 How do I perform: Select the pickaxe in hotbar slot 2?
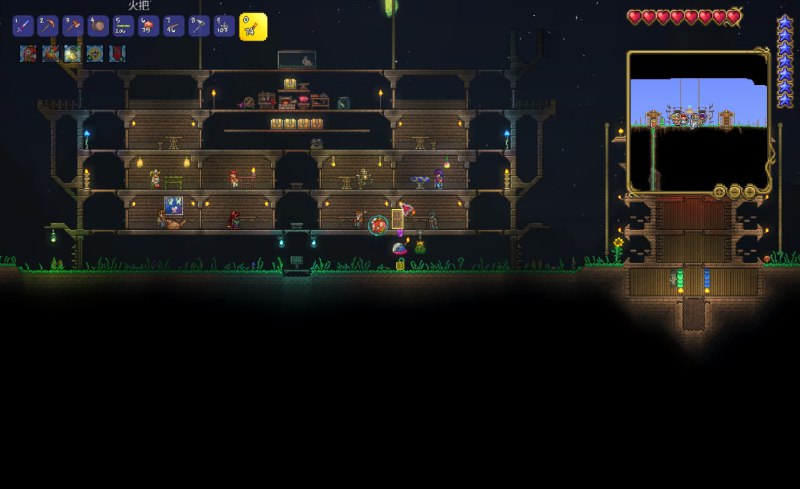coord(48,27)
